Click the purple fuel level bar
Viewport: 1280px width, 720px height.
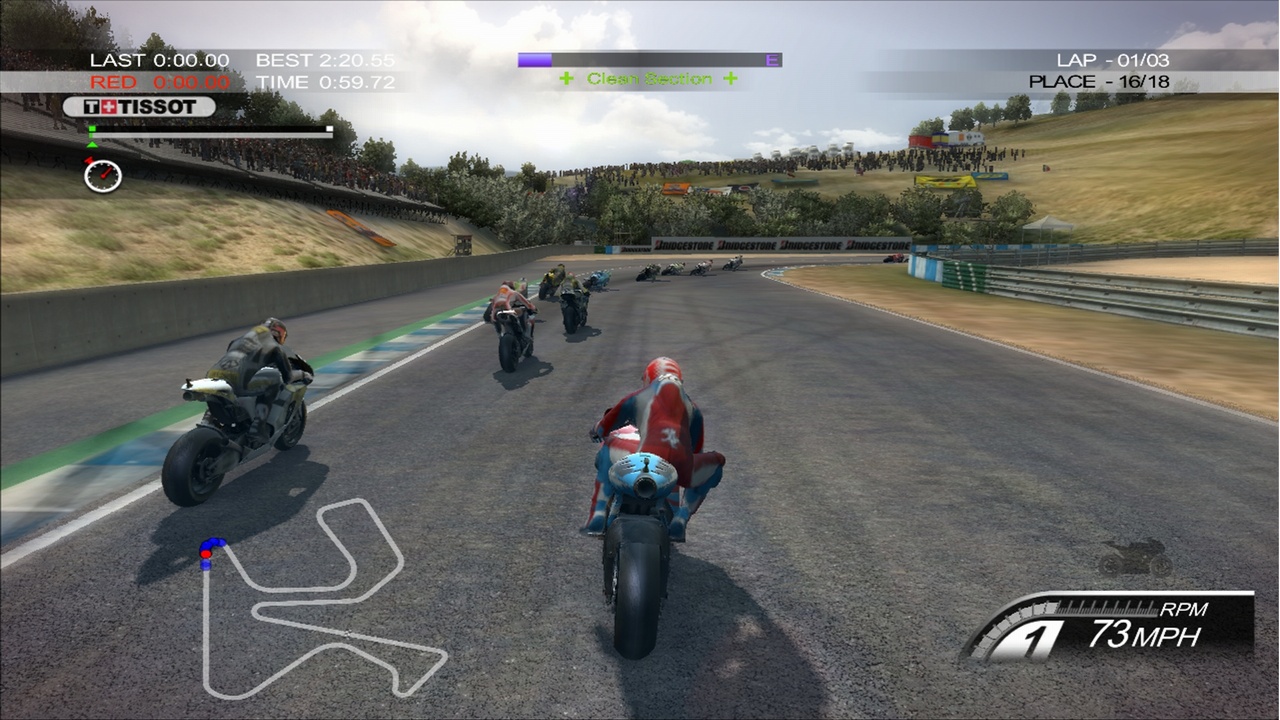point(535,58)
